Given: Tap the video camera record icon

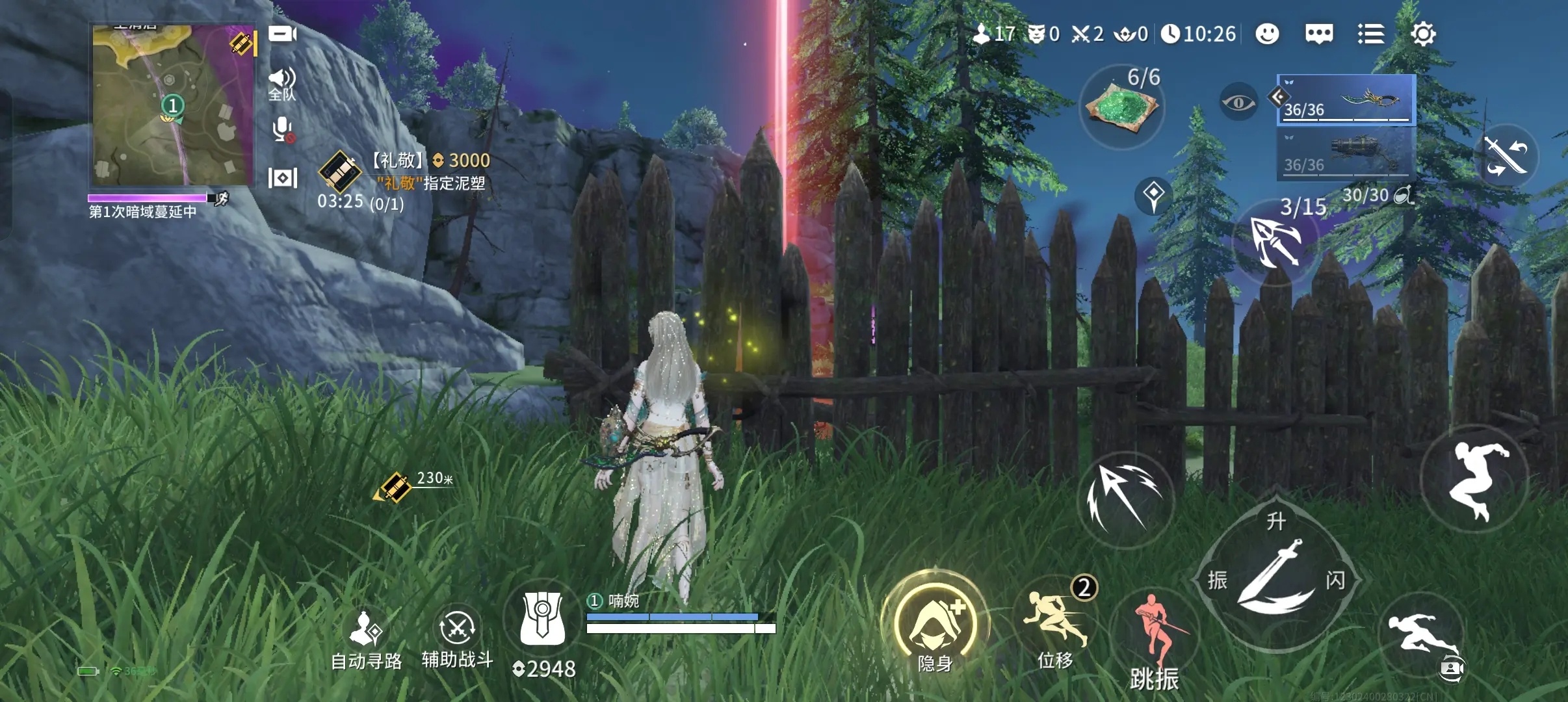Looking at the screenshot, I should 282,34.
